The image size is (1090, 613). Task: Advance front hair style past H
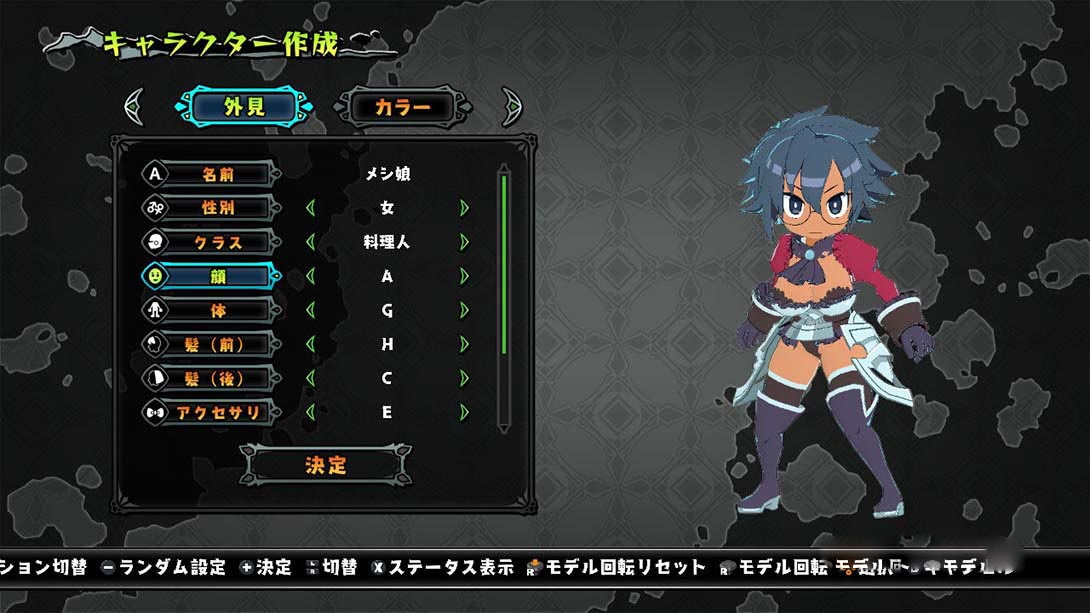464,344
